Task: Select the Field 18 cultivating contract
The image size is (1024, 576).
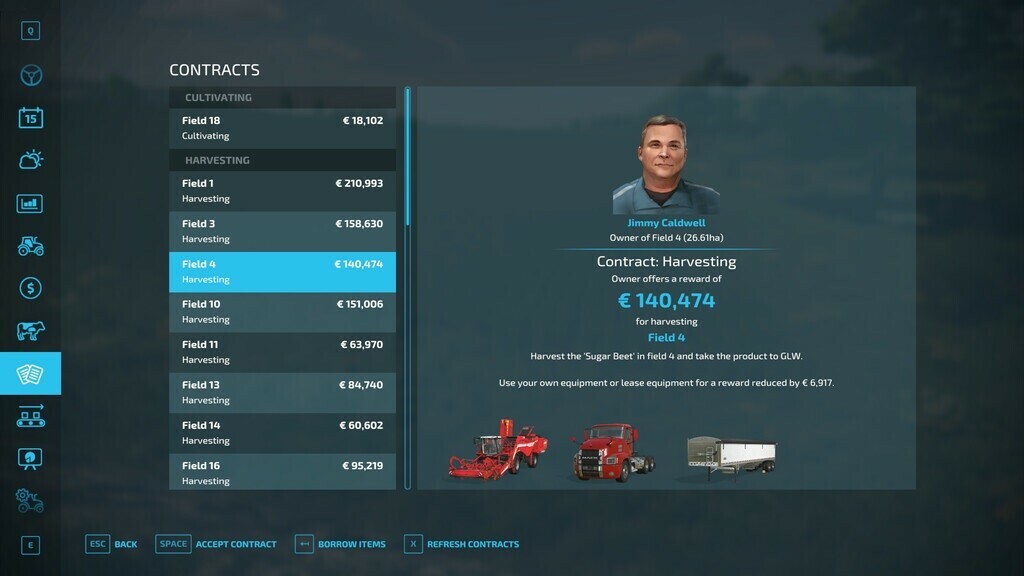Action: tap(282, 128)
